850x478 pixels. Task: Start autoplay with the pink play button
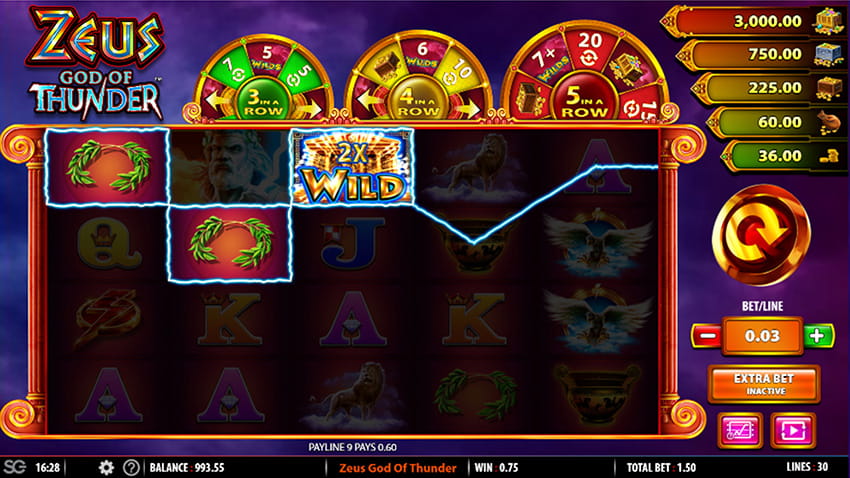pyautogui.click(x=792, y=430)
